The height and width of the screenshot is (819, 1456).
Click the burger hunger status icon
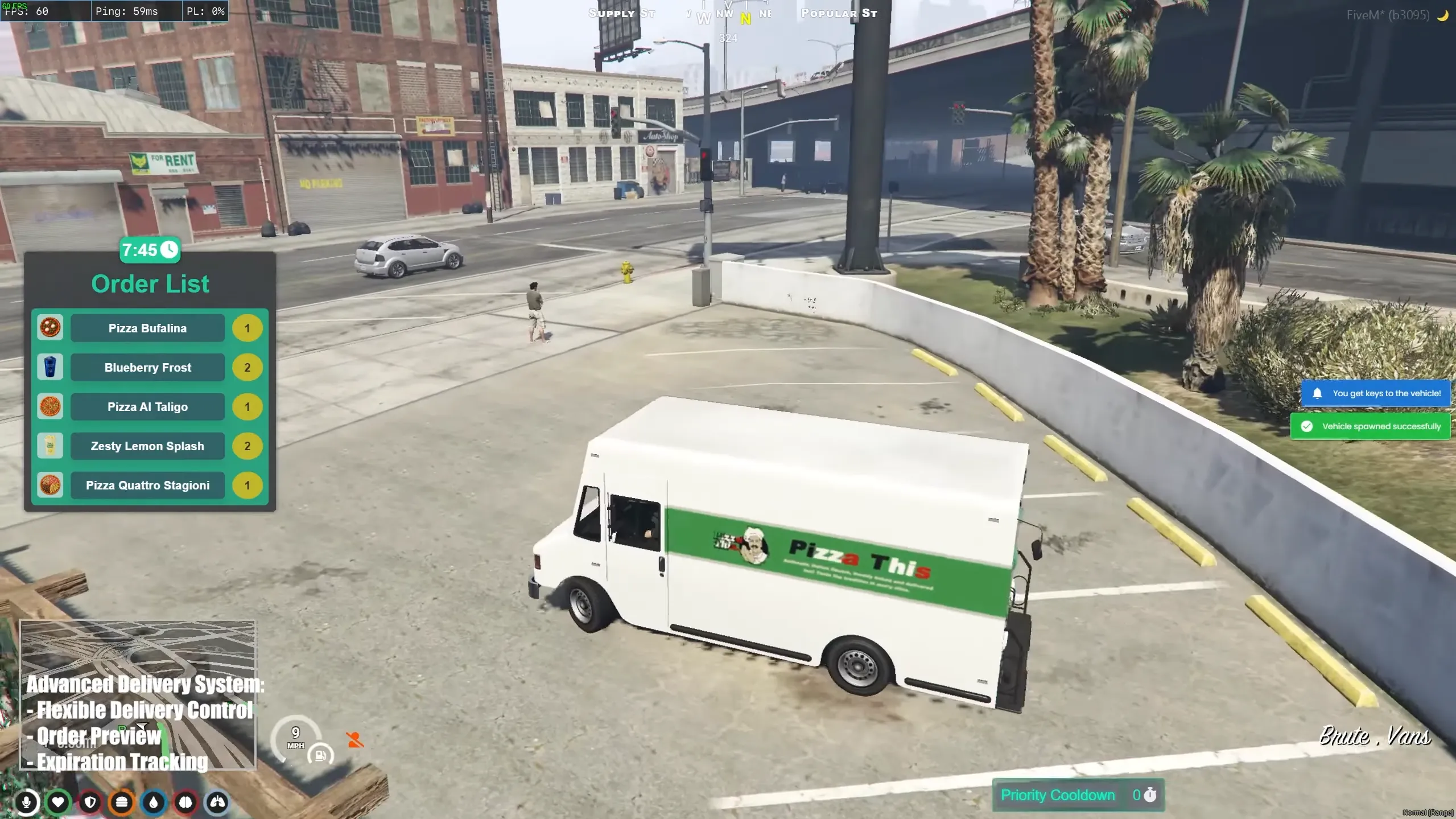[122, 802]
